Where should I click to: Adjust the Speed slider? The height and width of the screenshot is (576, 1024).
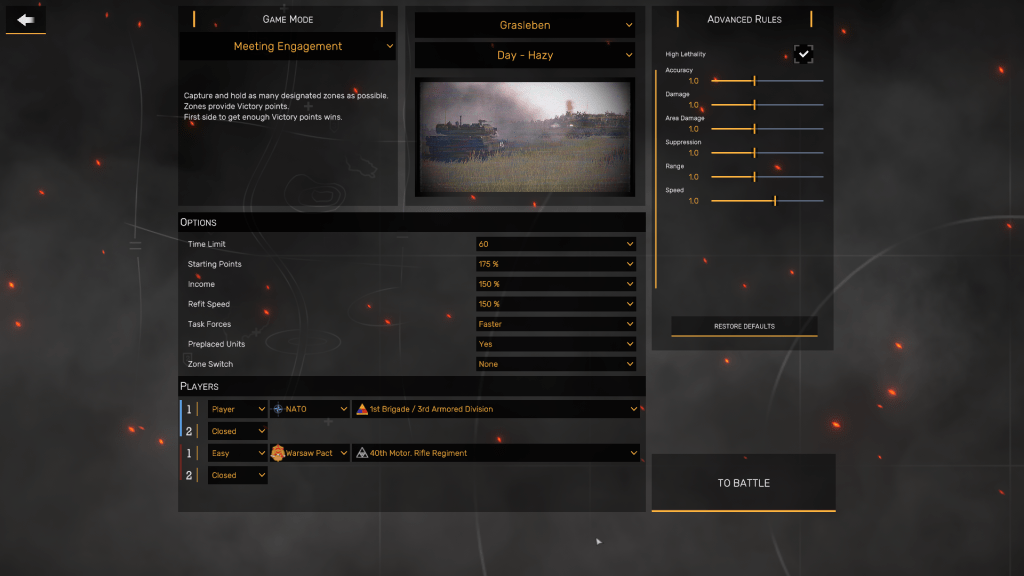click(x=775, y=201)
